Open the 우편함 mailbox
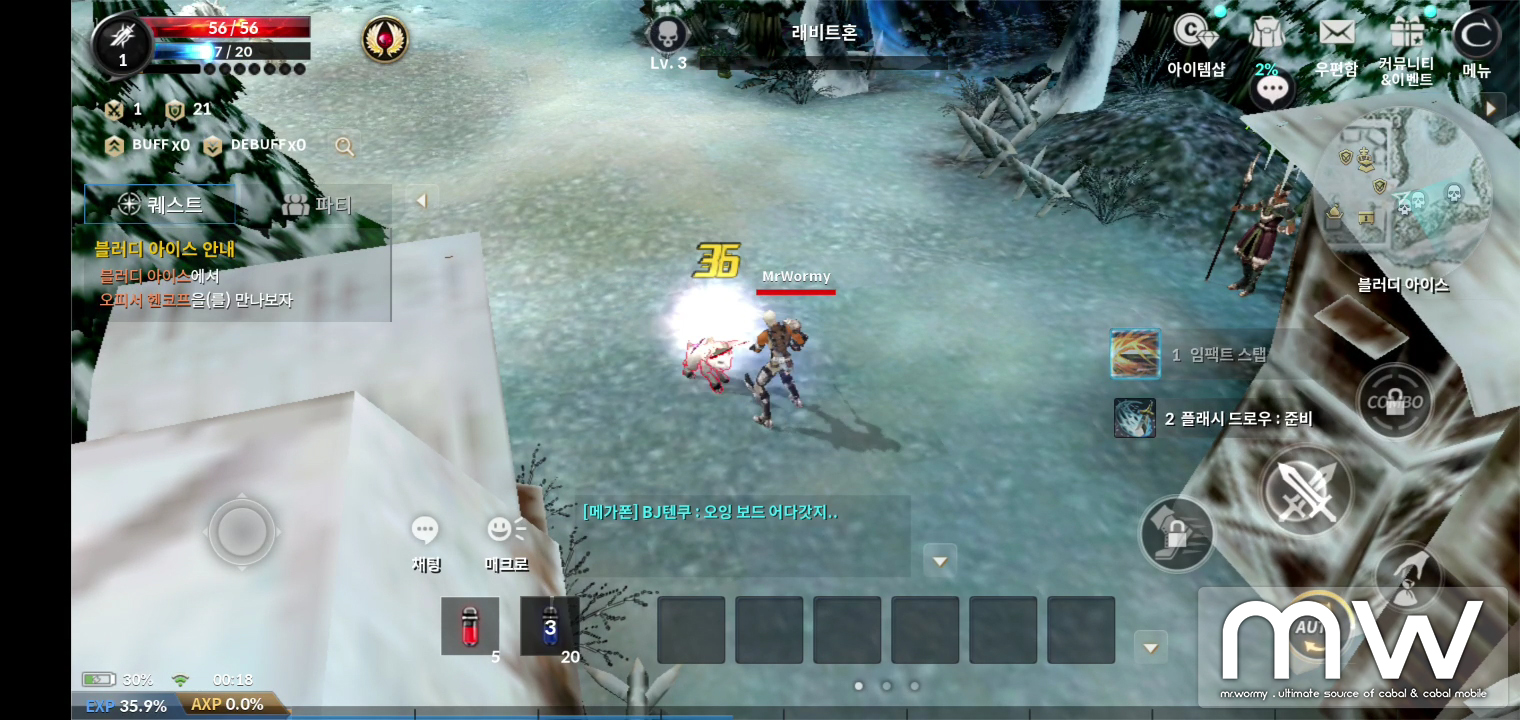Viewport: 1520px width, 720px height. tap(1336, 44)
